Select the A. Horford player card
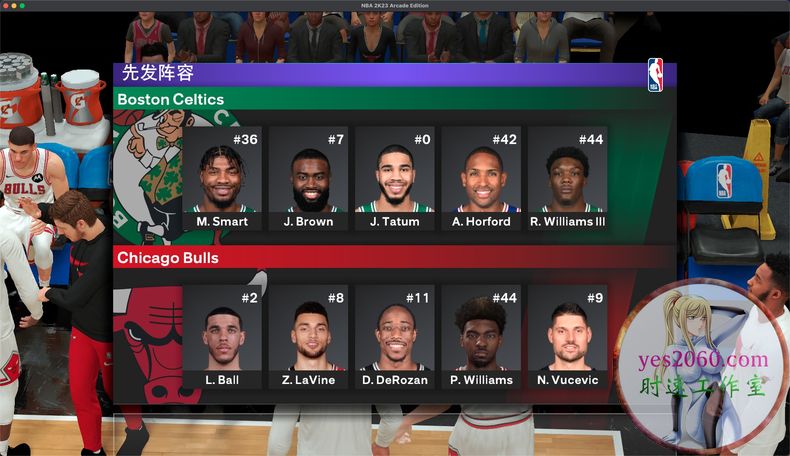The width and height of the screenshot is (790, 456). (481, 179)
